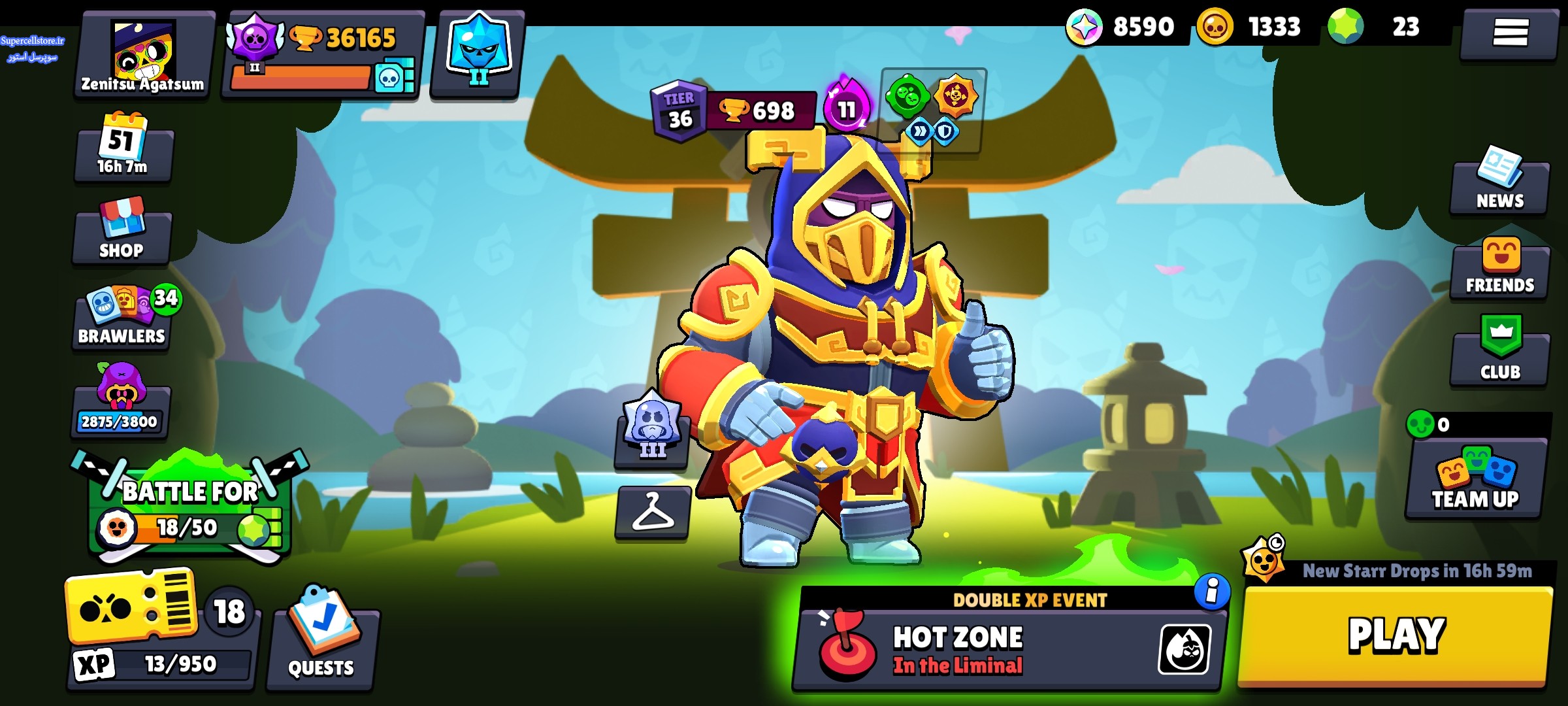Show Double XP Event info

(x=1211, y=592)
